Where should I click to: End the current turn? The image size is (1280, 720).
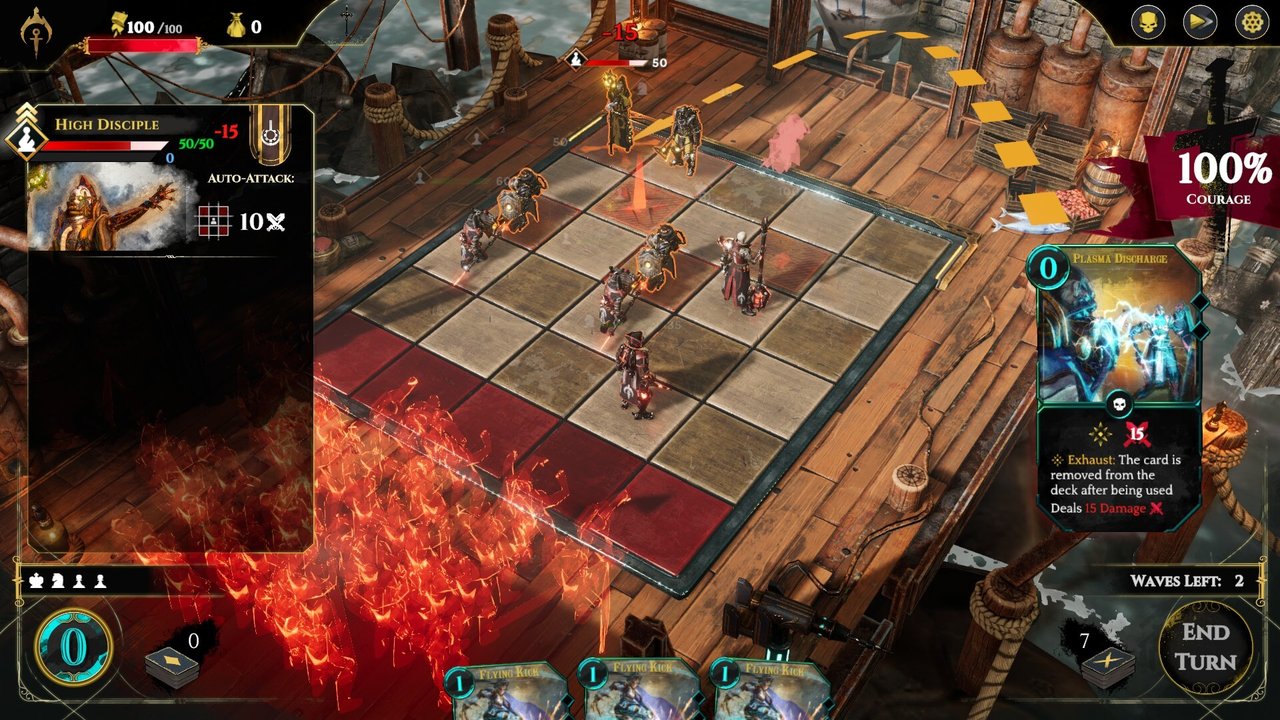coord(1205,647)
